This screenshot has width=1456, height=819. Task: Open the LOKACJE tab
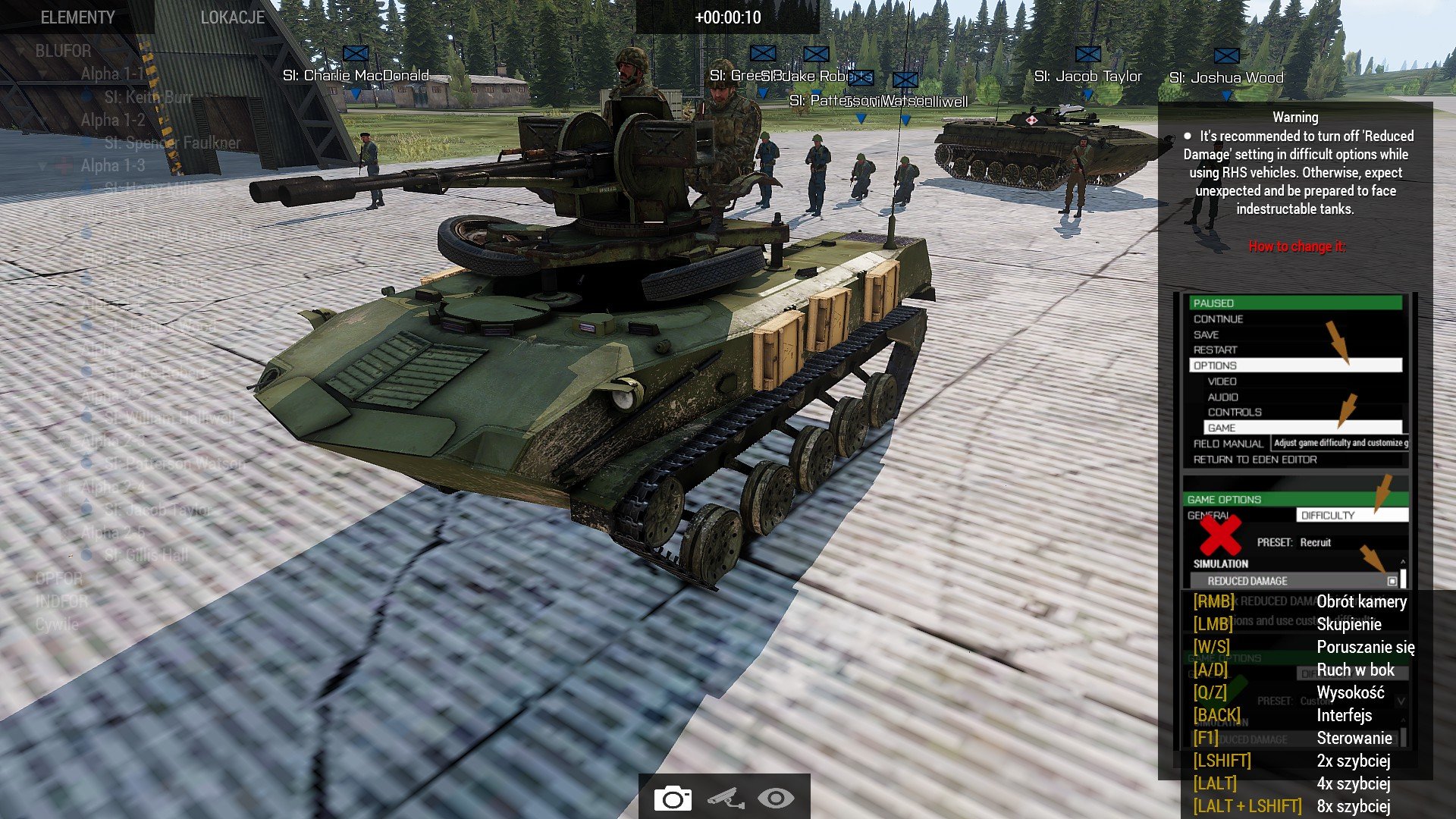click(x=232, y=17)
